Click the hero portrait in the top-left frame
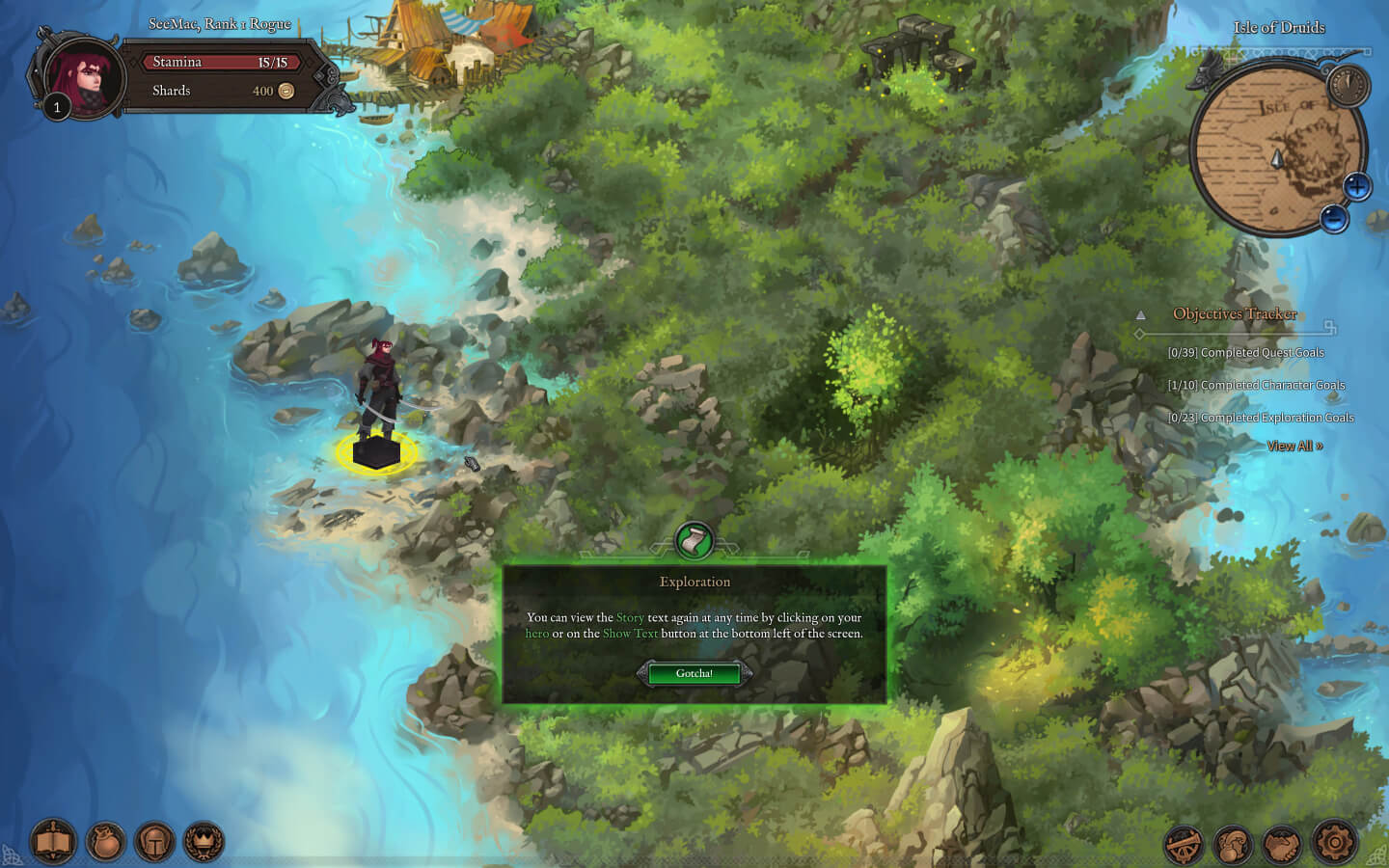 [85, 79]
